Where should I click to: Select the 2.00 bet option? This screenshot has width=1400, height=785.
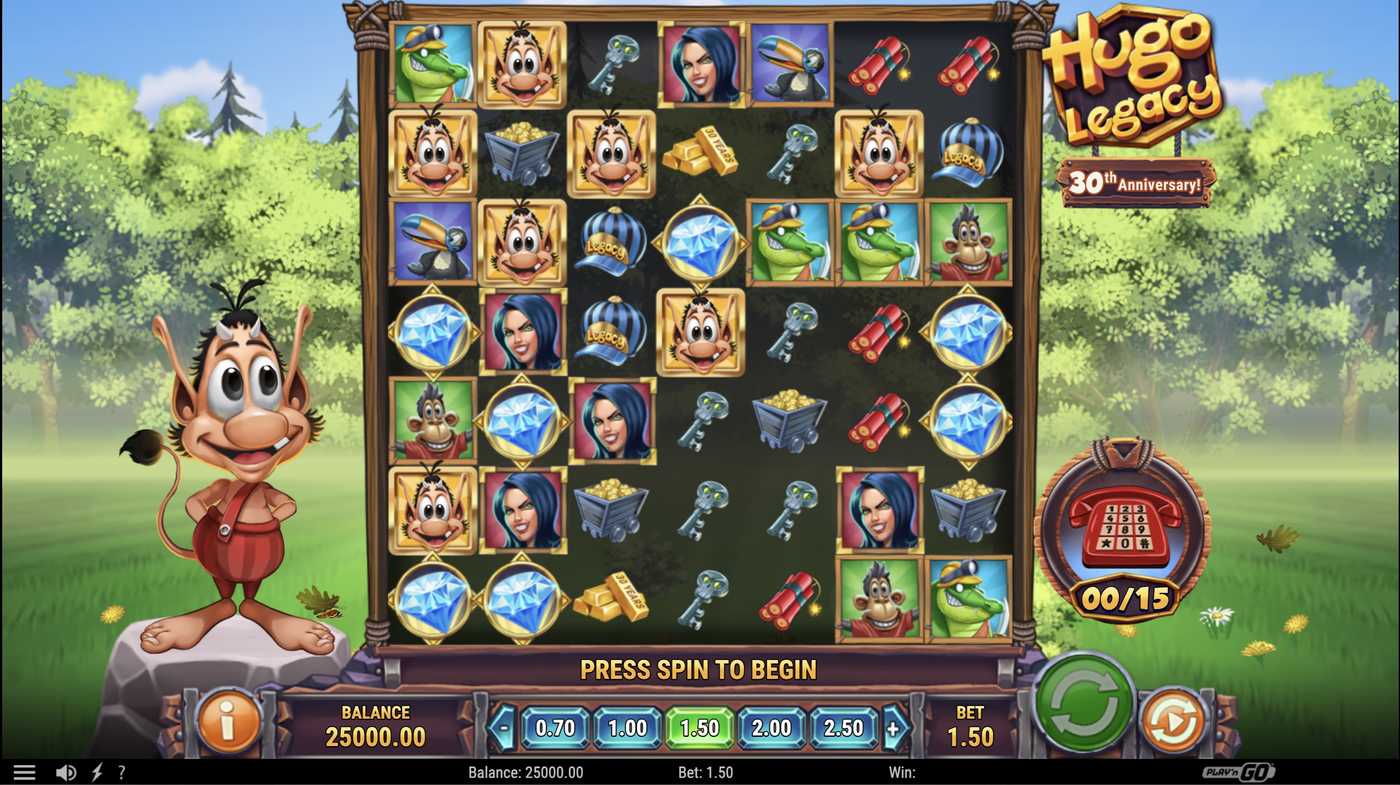click(x=772, y=729)
